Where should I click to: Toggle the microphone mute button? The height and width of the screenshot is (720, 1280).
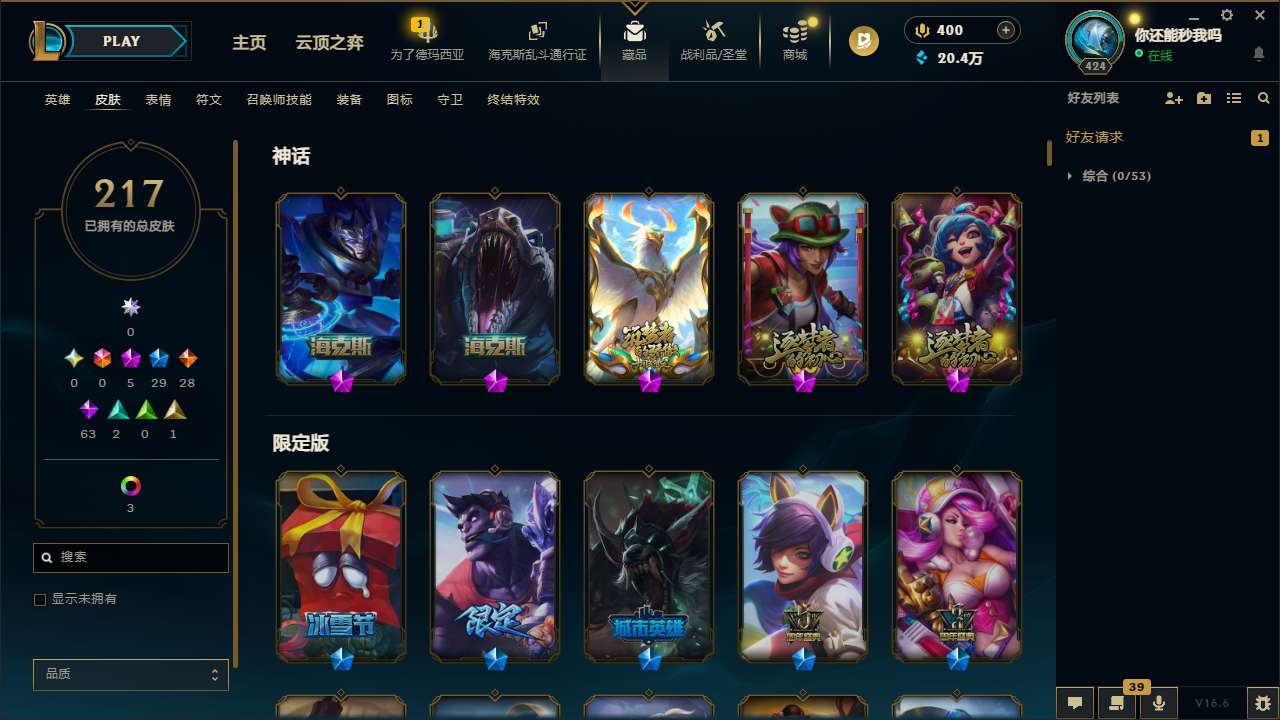point(1158,703)
